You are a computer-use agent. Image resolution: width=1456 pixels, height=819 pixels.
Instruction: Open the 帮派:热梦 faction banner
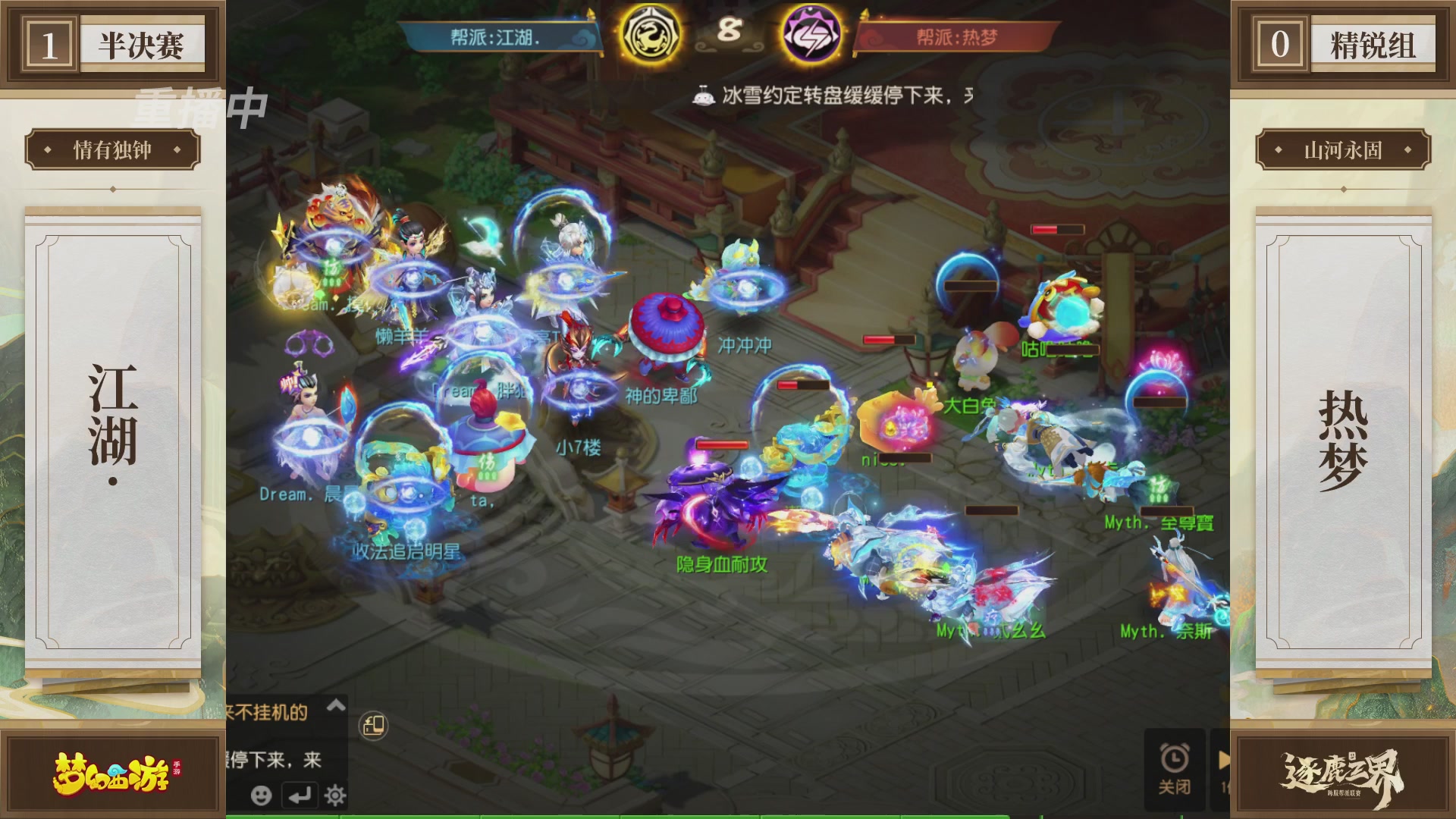tap(959, 34)
